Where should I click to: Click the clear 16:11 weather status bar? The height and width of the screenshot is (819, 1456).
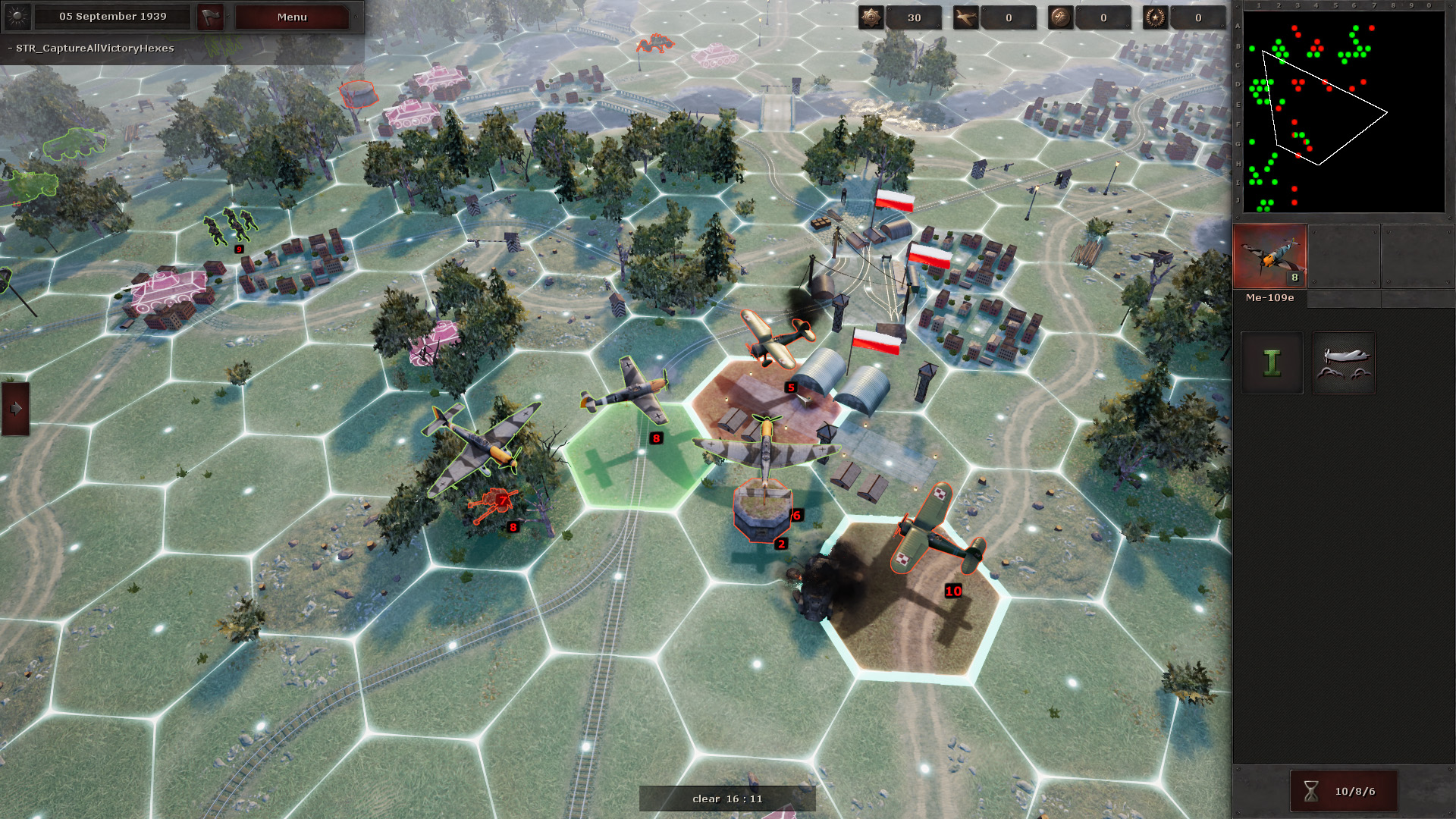click(726, 798)
